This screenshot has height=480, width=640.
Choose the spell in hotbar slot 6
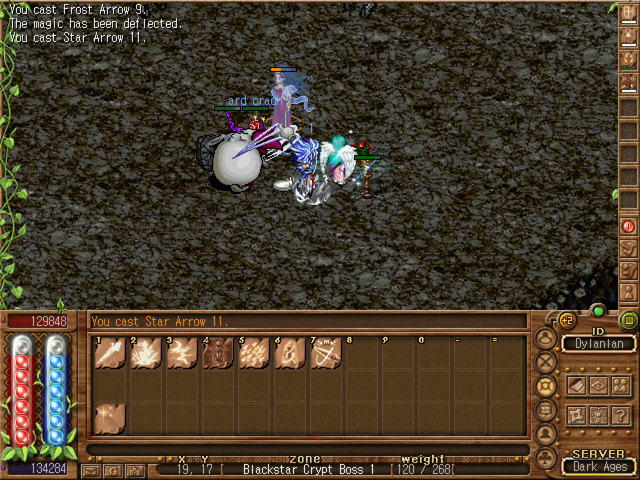pos(290,353)
